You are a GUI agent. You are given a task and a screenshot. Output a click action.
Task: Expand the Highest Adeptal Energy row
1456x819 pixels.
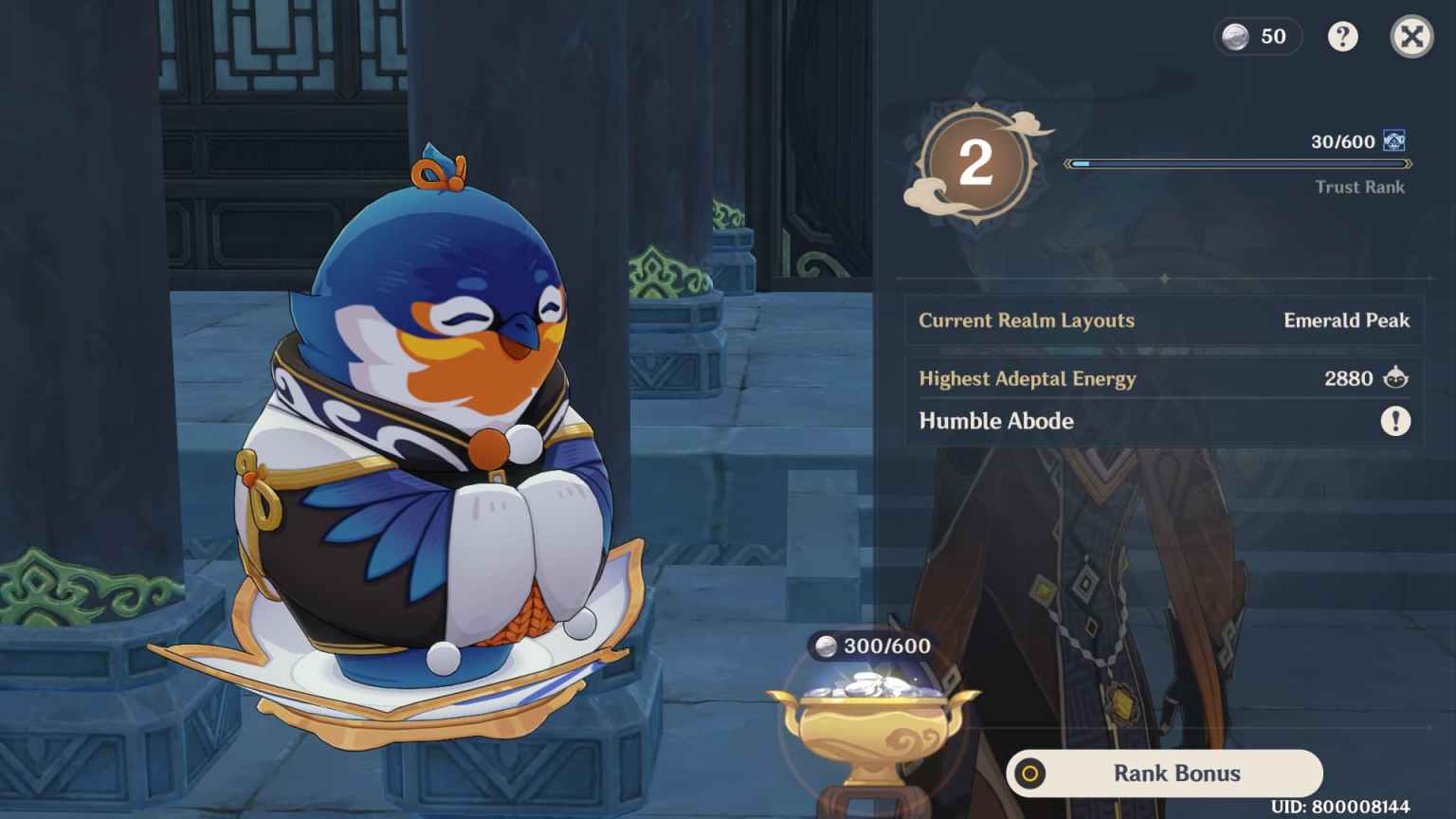(1028, 378)
